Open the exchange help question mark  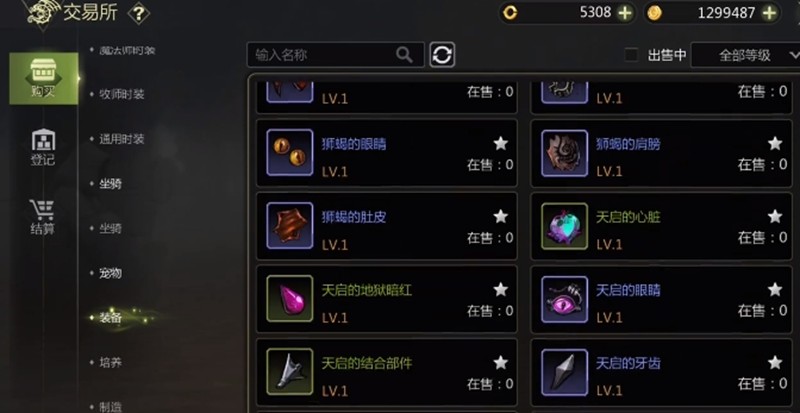139,13
